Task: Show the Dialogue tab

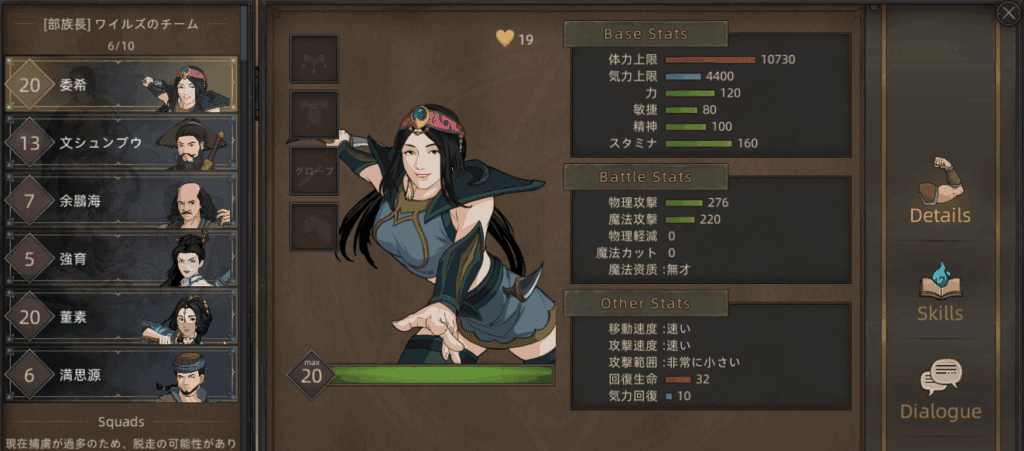Action: pyautogui.click(x=940, y=390)
